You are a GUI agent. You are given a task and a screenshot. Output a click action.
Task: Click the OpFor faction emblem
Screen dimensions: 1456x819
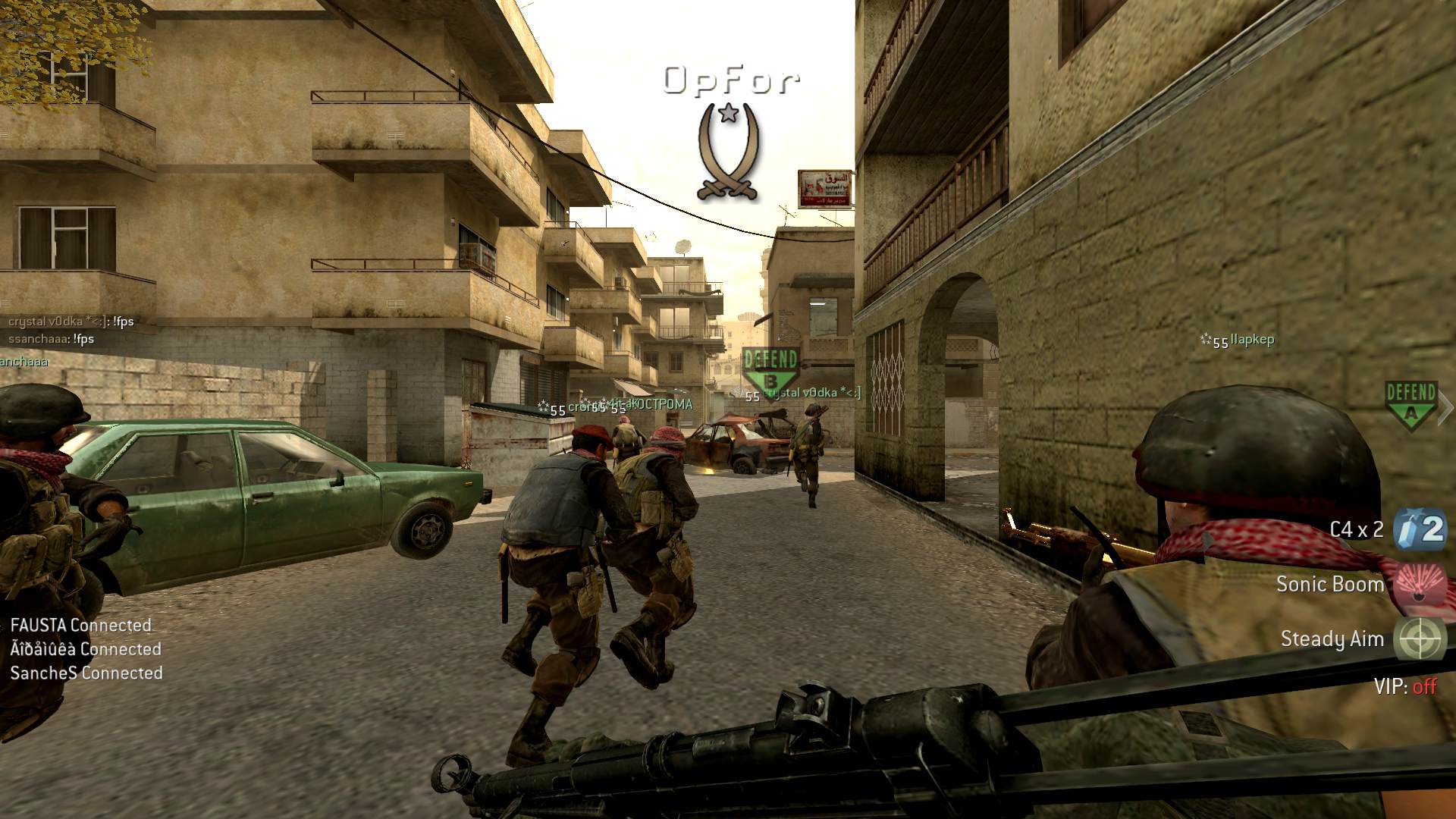click(728, 152)
